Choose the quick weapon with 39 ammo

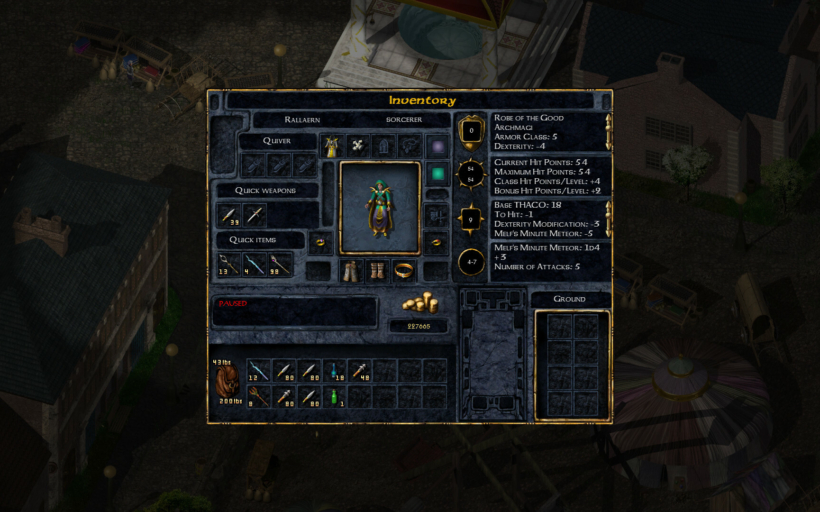click(x=230, y=214)
